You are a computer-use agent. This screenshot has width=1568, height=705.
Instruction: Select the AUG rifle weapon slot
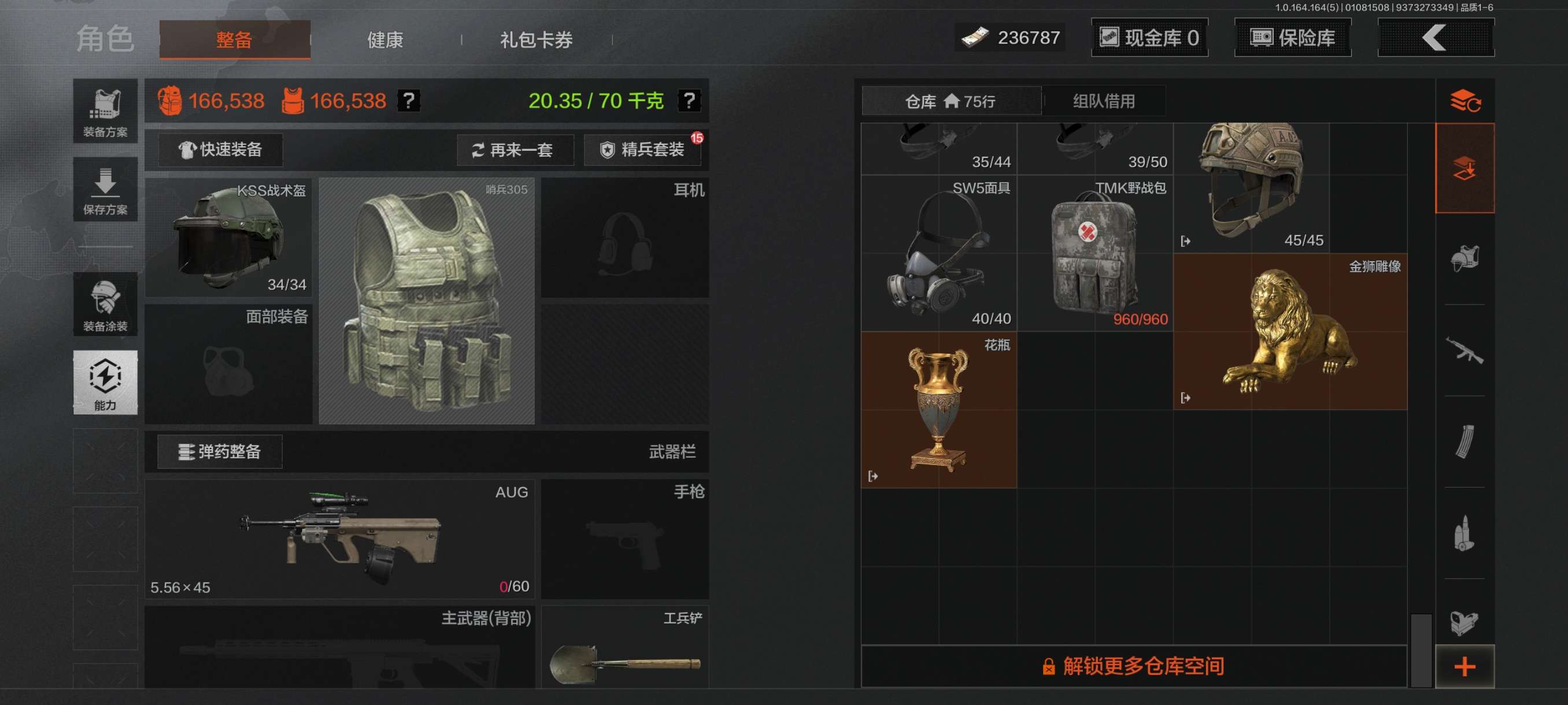[x=339, y=539]
